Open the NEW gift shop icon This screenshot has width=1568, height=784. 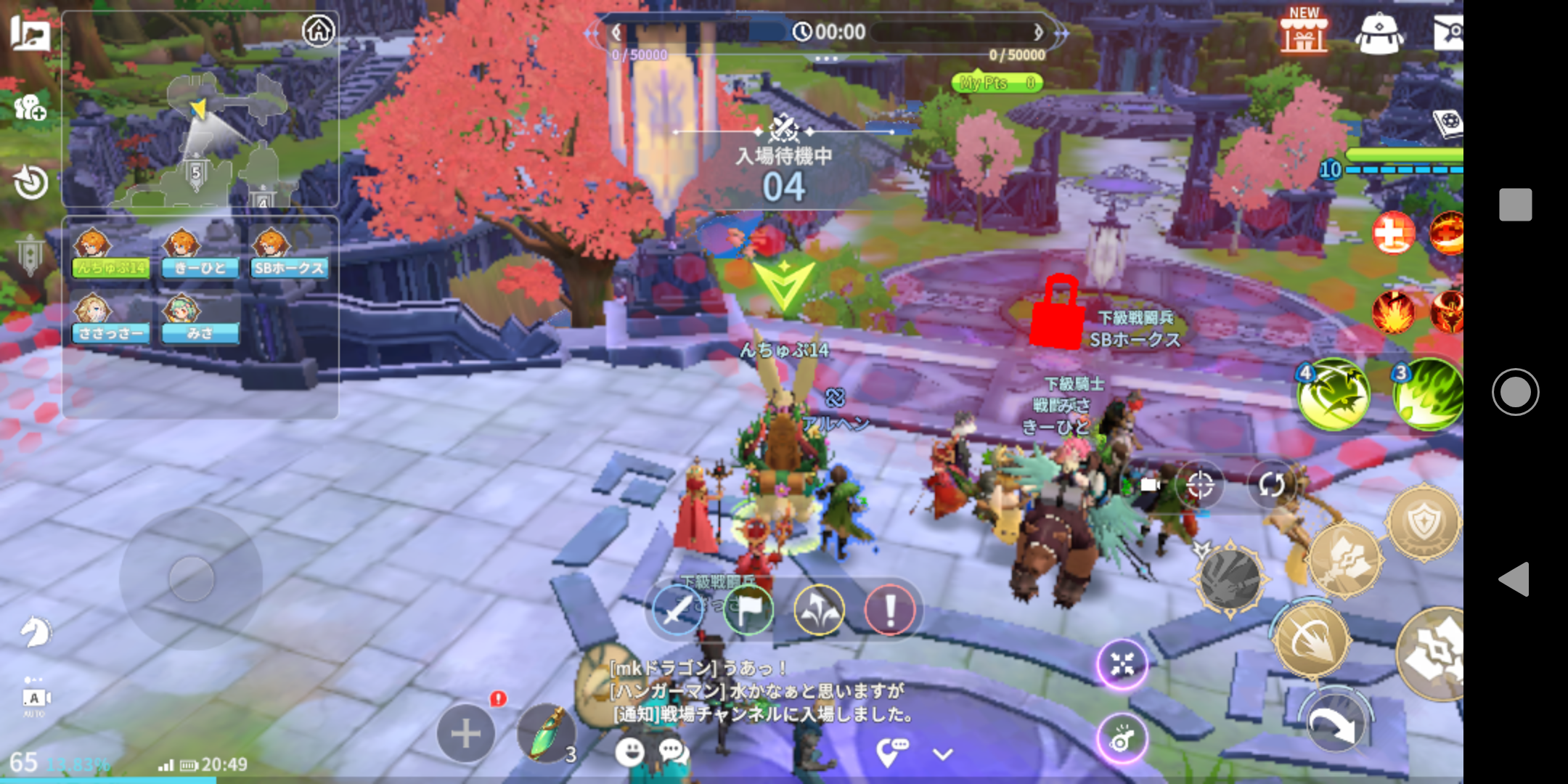pos(1303,31)
